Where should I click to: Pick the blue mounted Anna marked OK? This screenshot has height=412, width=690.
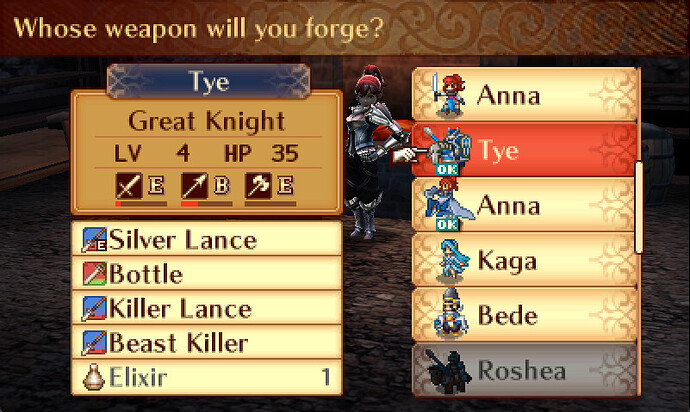click(525, 206)
